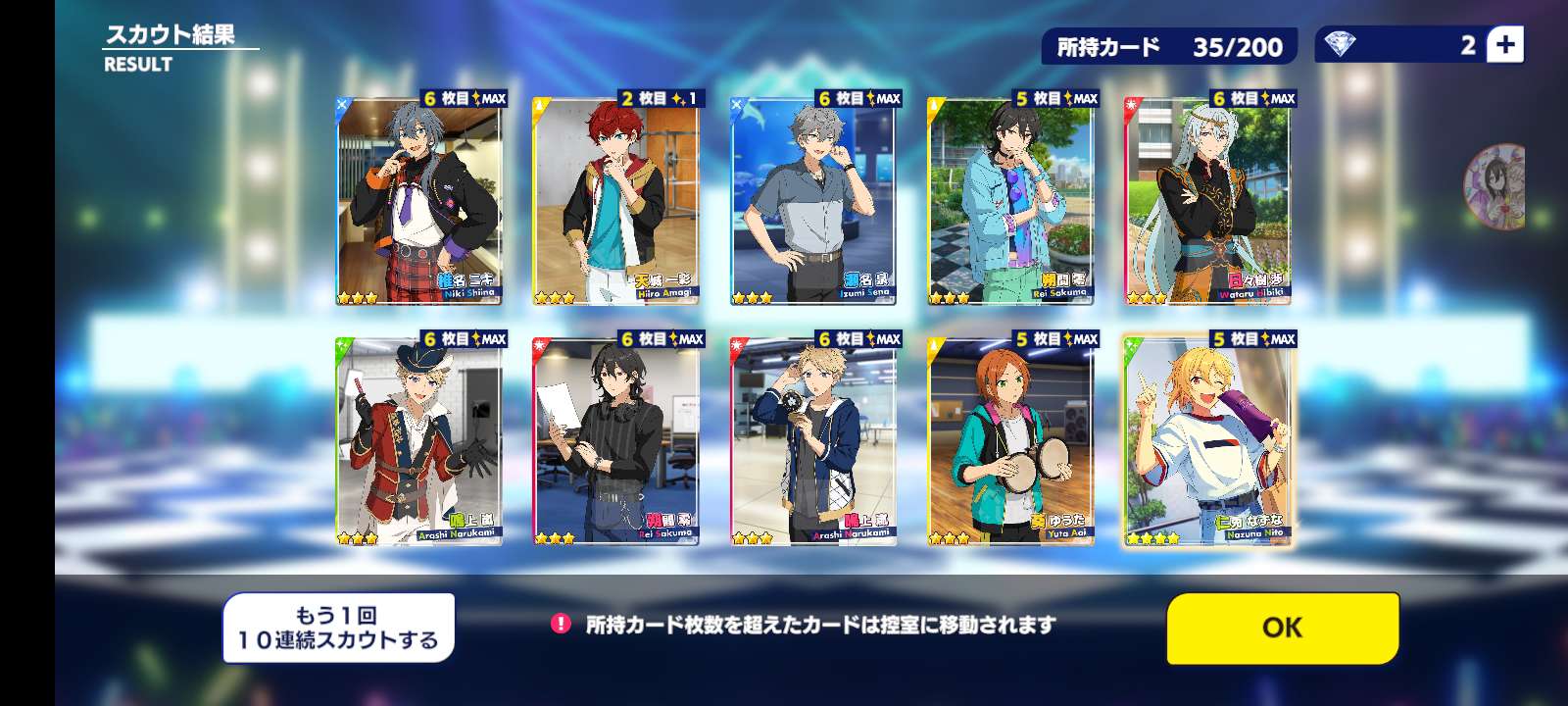This screenshot has width=1568, height=706.
Task: Select Rei Sakuma card with blue jacket
Action: coord(1009,202)
